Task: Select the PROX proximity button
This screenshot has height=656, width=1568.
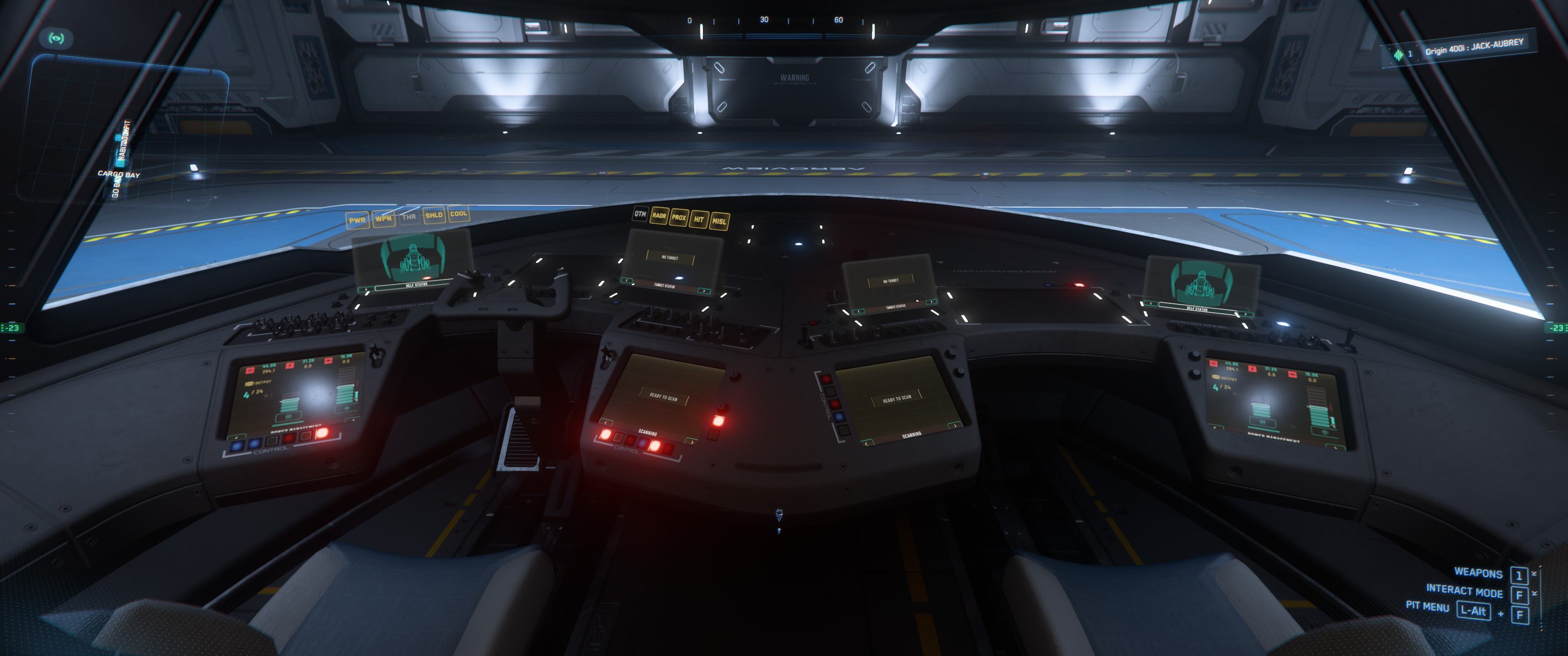Action: point(679,217)
